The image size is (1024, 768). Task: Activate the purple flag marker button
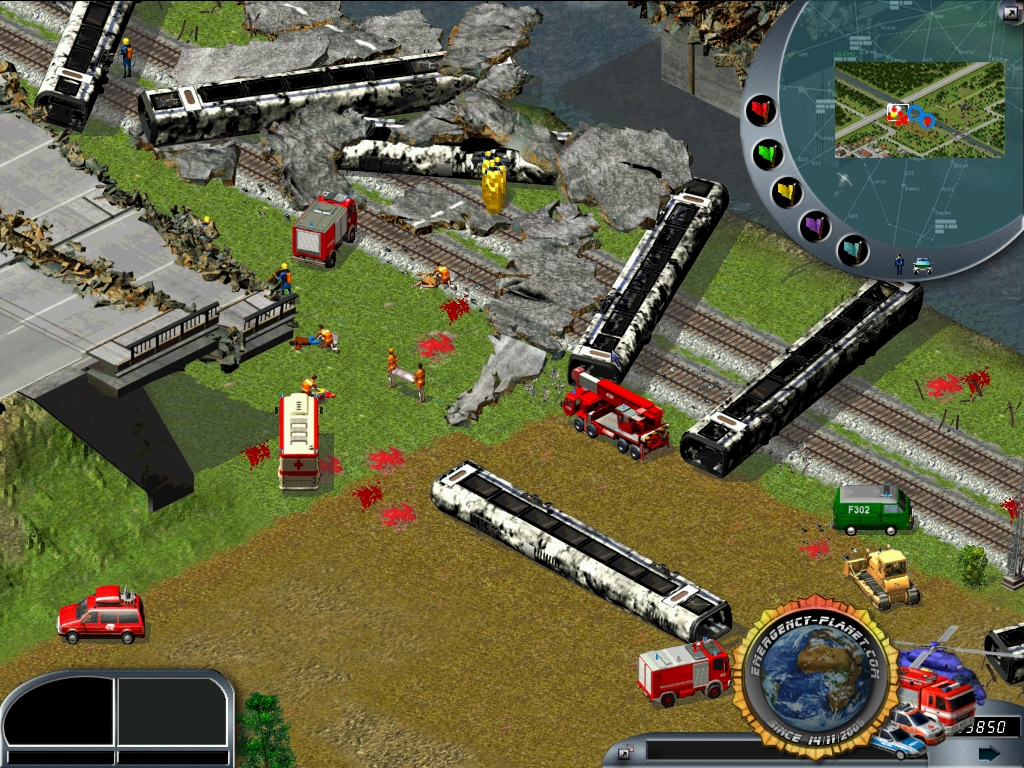[815, 224]
